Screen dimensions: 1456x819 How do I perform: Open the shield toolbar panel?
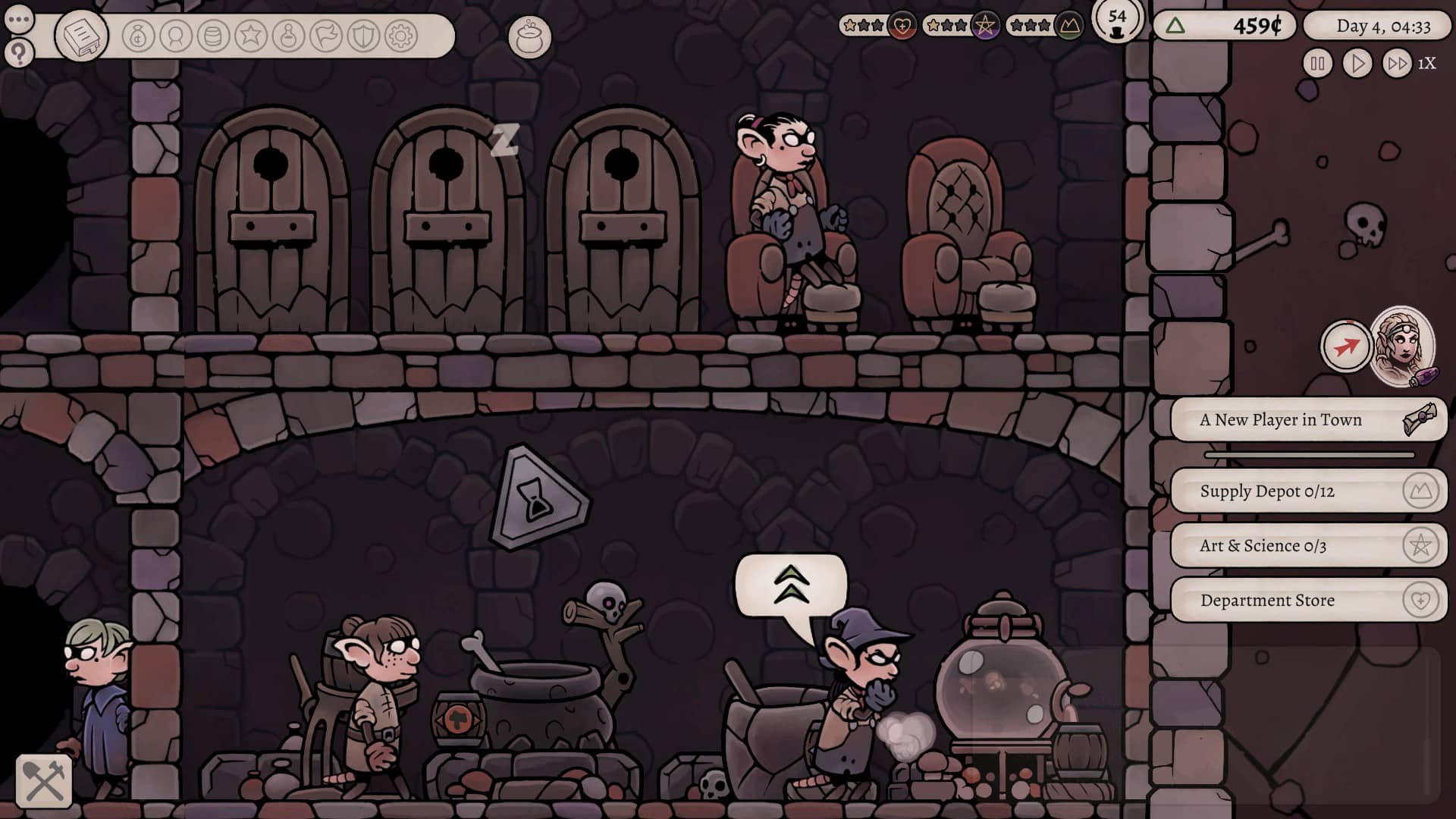coord(363,36)
